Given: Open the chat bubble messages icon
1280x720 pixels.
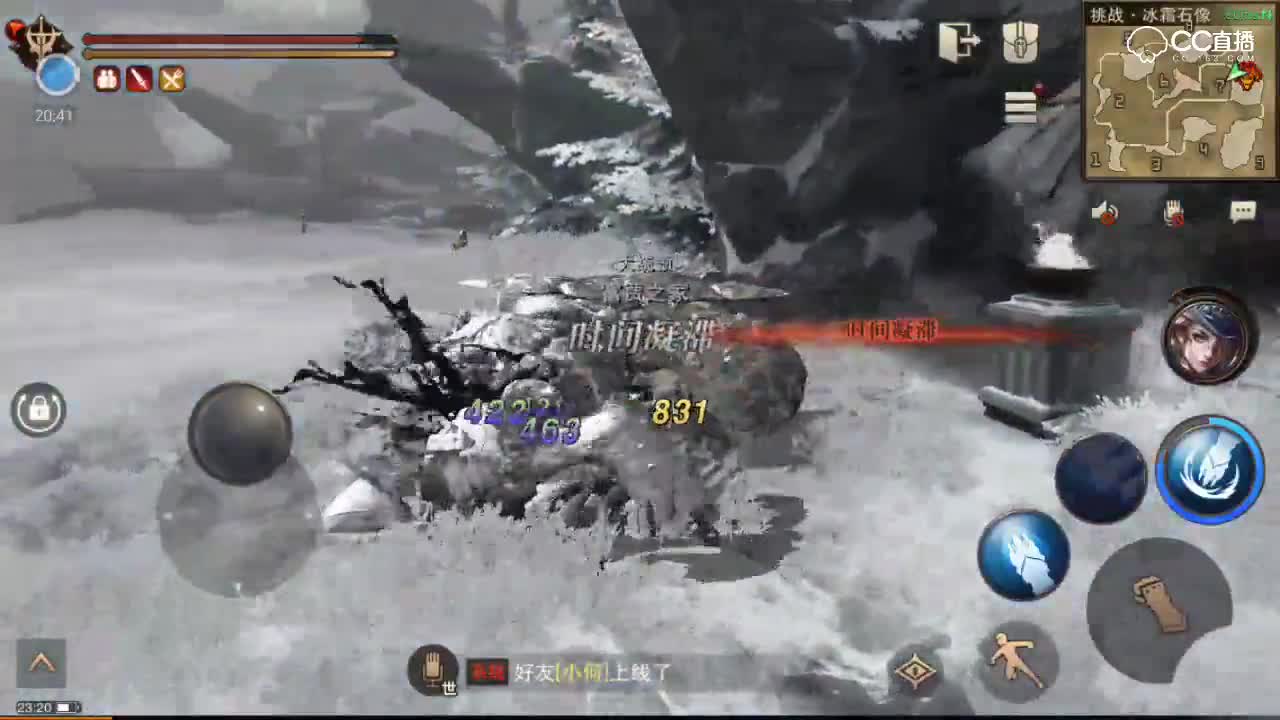Looking at the screenshot, I should [x=1243, y=211].
